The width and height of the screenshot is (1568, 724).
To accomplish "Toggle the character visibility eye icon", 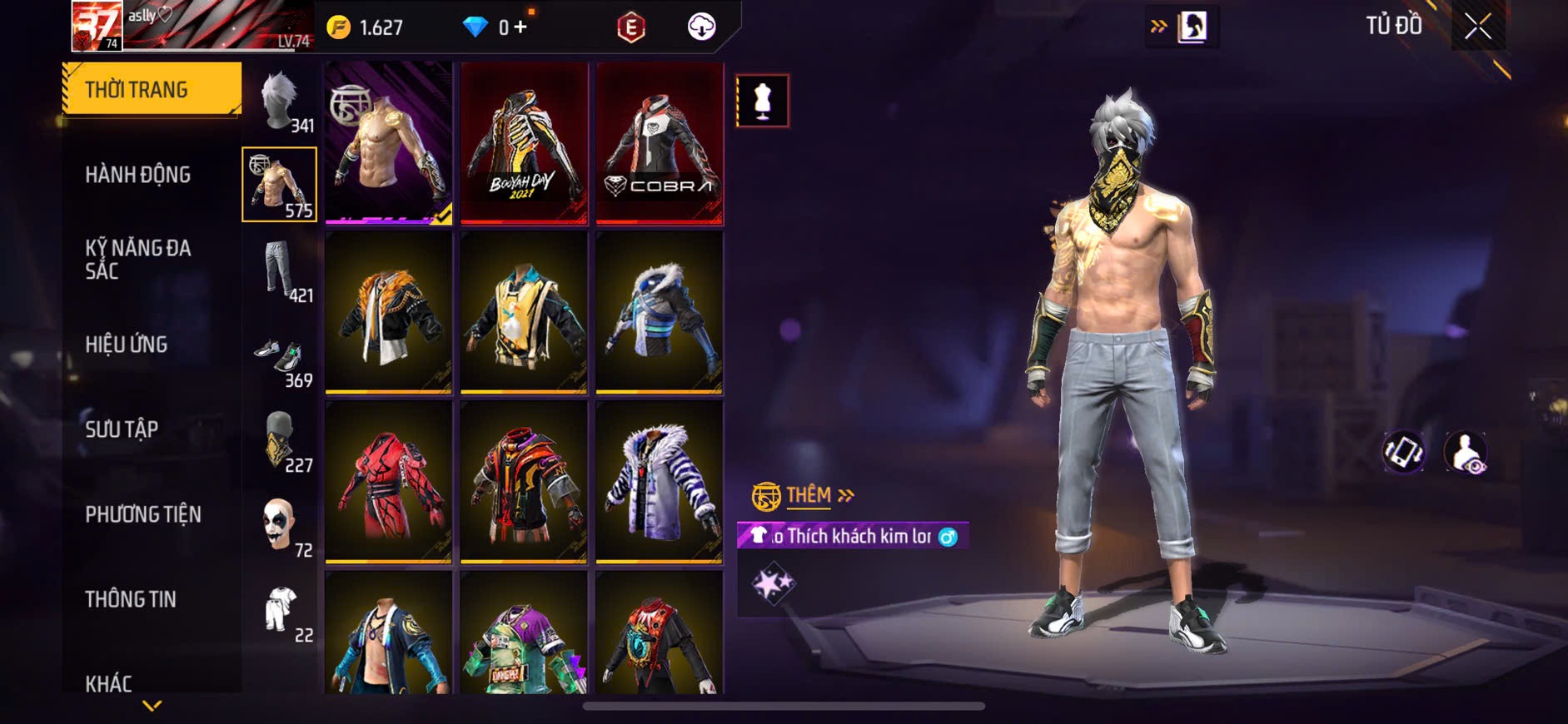I will (x=1466, y=453).
